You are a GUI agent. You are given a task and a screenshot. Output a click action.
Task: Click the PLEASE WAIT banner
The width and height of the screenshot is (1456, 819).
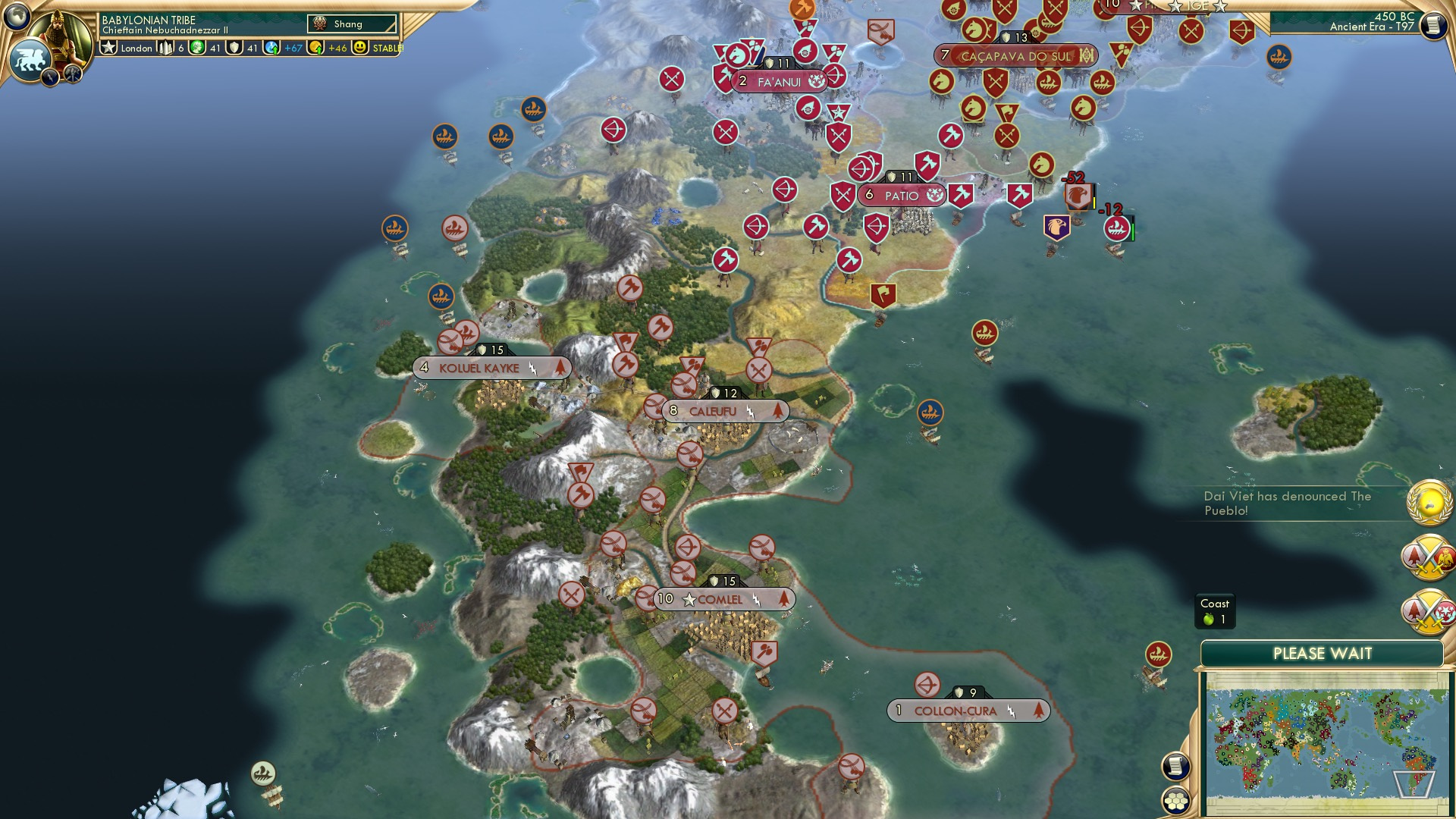1323,652
